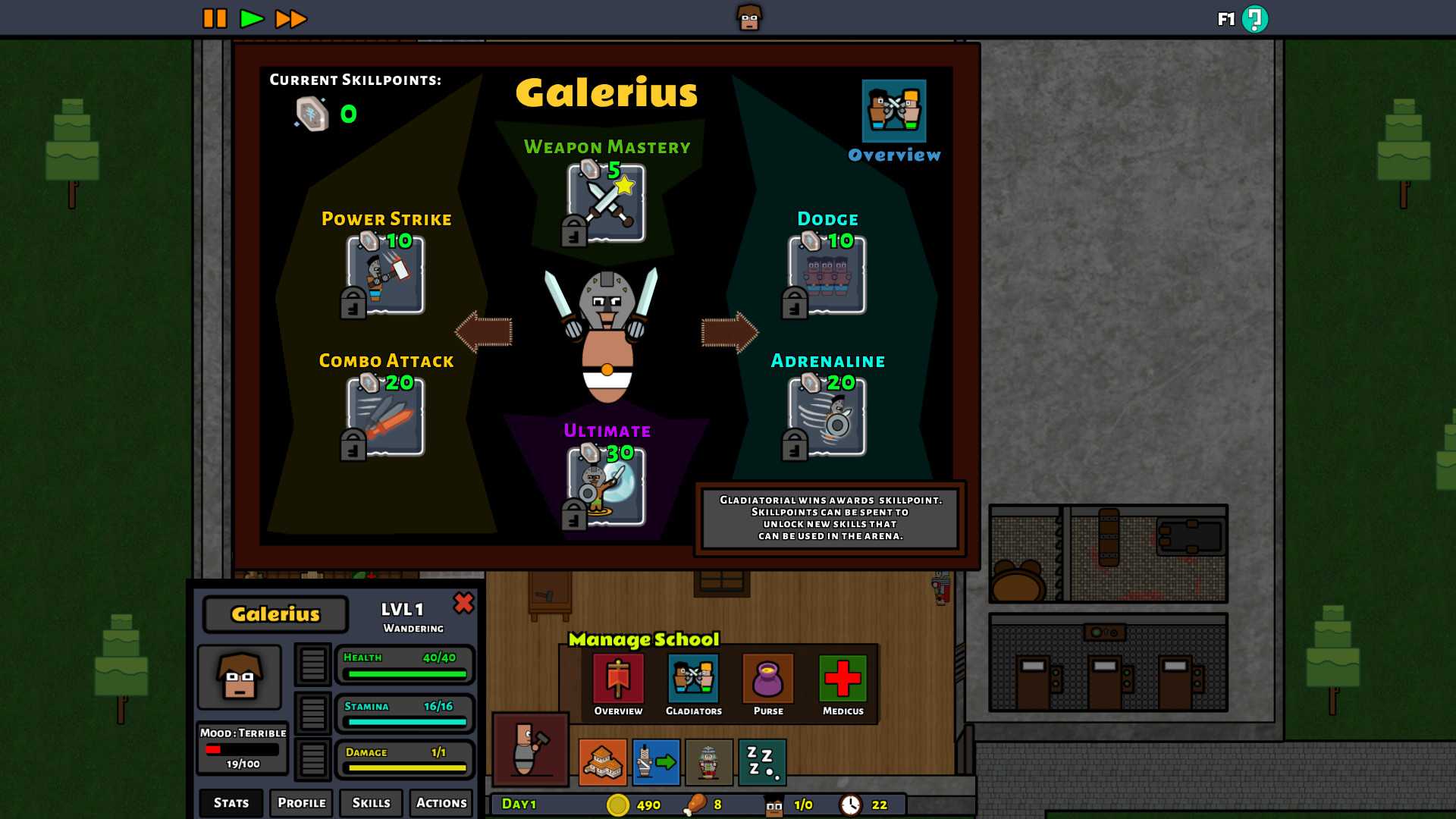Pause the game speed
This screenshot has width=1456, height=819.
215,18
